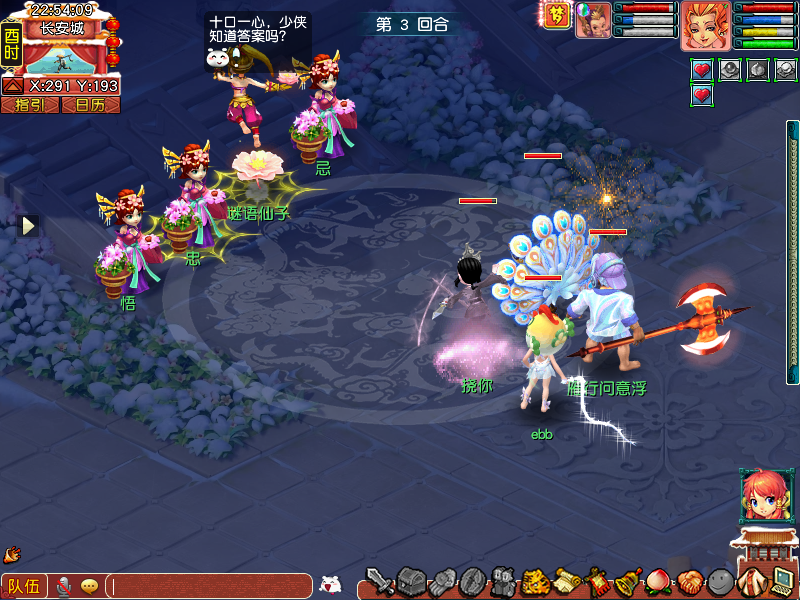
Task: Select the monkey pet portrait
Action: [x=593, y=20]
